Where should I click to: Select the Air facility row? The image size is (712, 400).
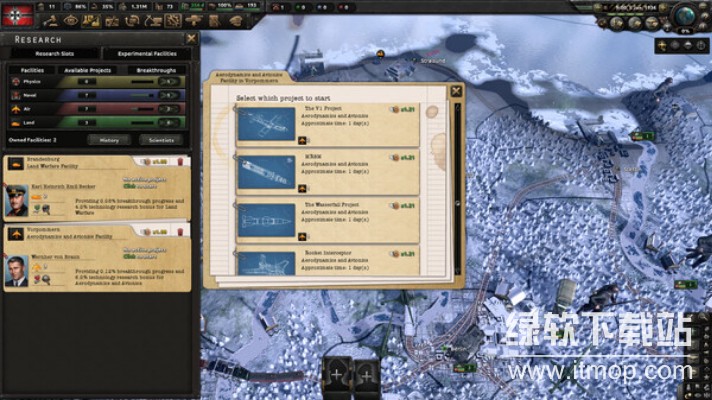tap(98, 109)
